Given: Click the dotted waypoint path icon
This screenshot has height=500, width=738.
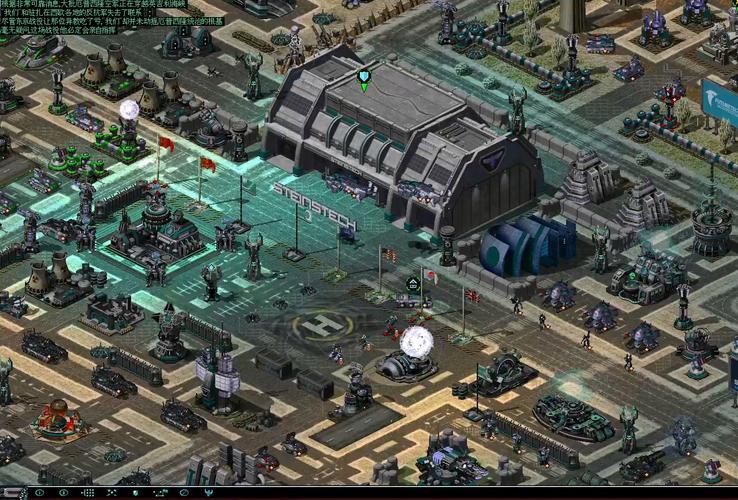Looking at the screenshot, I should (159, 492).
